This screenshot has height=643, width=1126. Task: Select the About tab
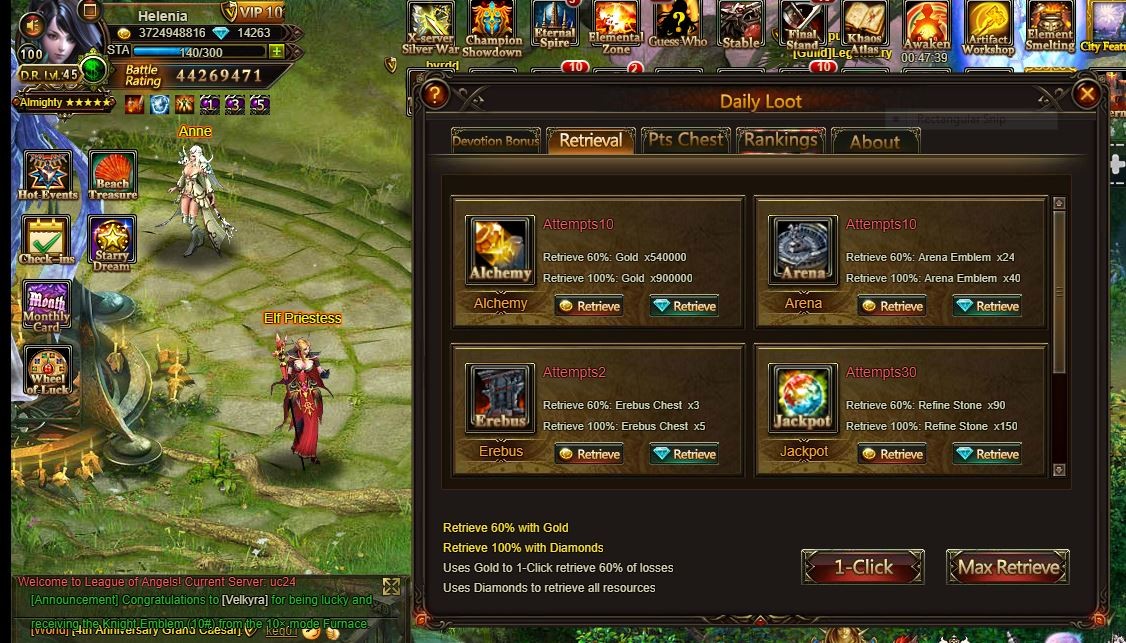coord(874,142)
